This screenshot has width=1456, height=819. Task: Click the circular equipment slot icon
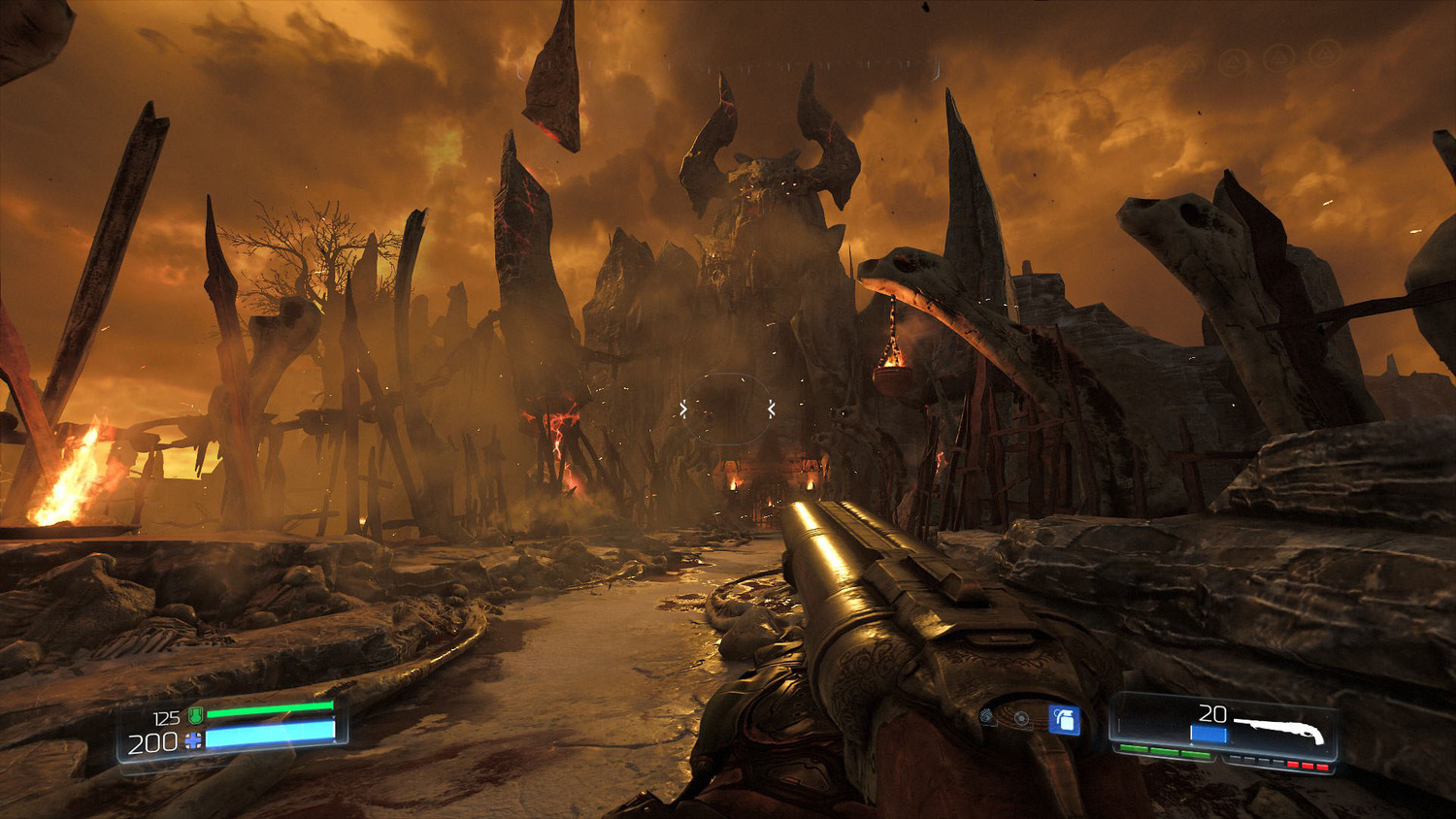1021,718
